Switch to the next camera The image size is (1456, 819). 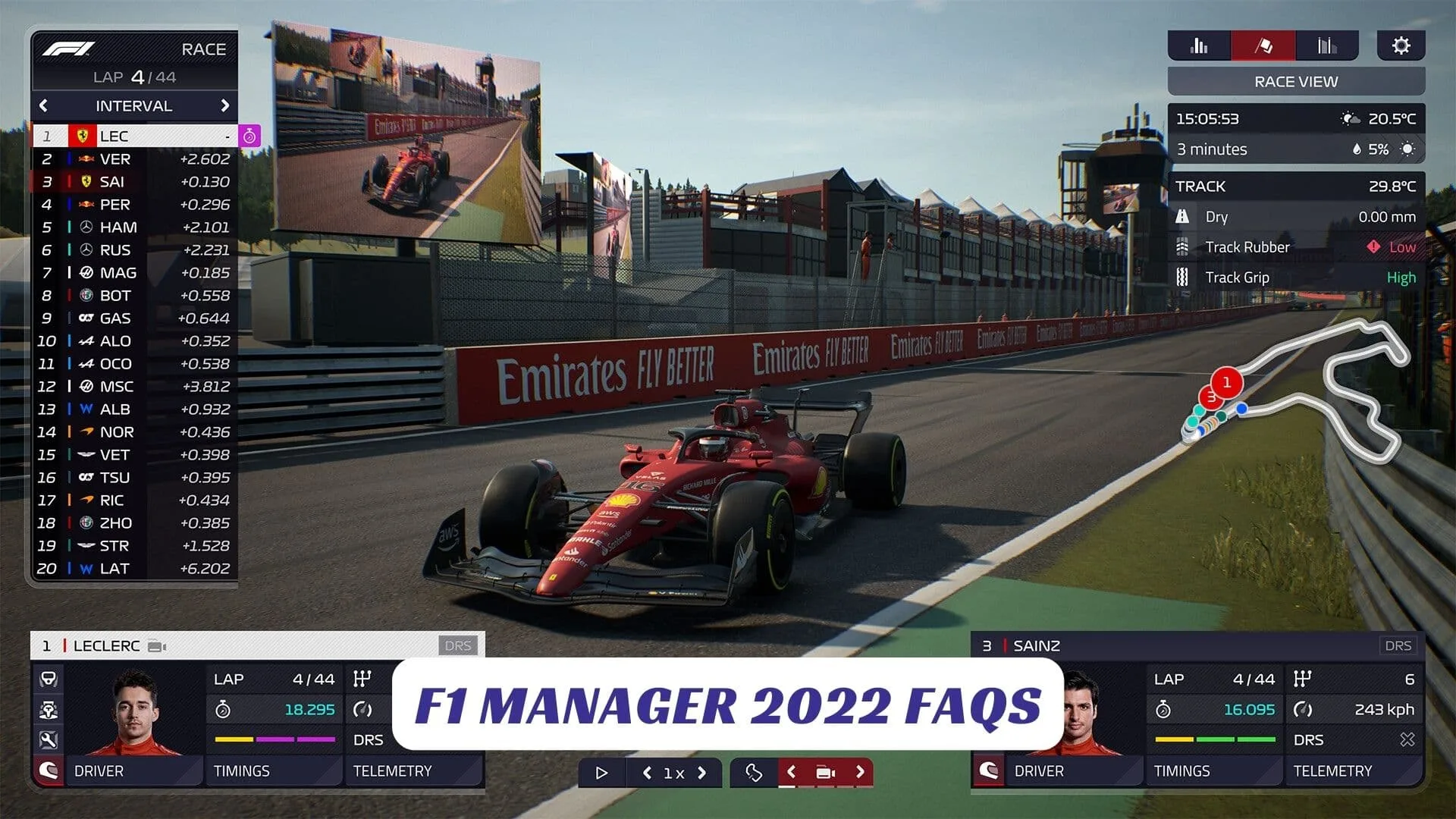(860, 772)
